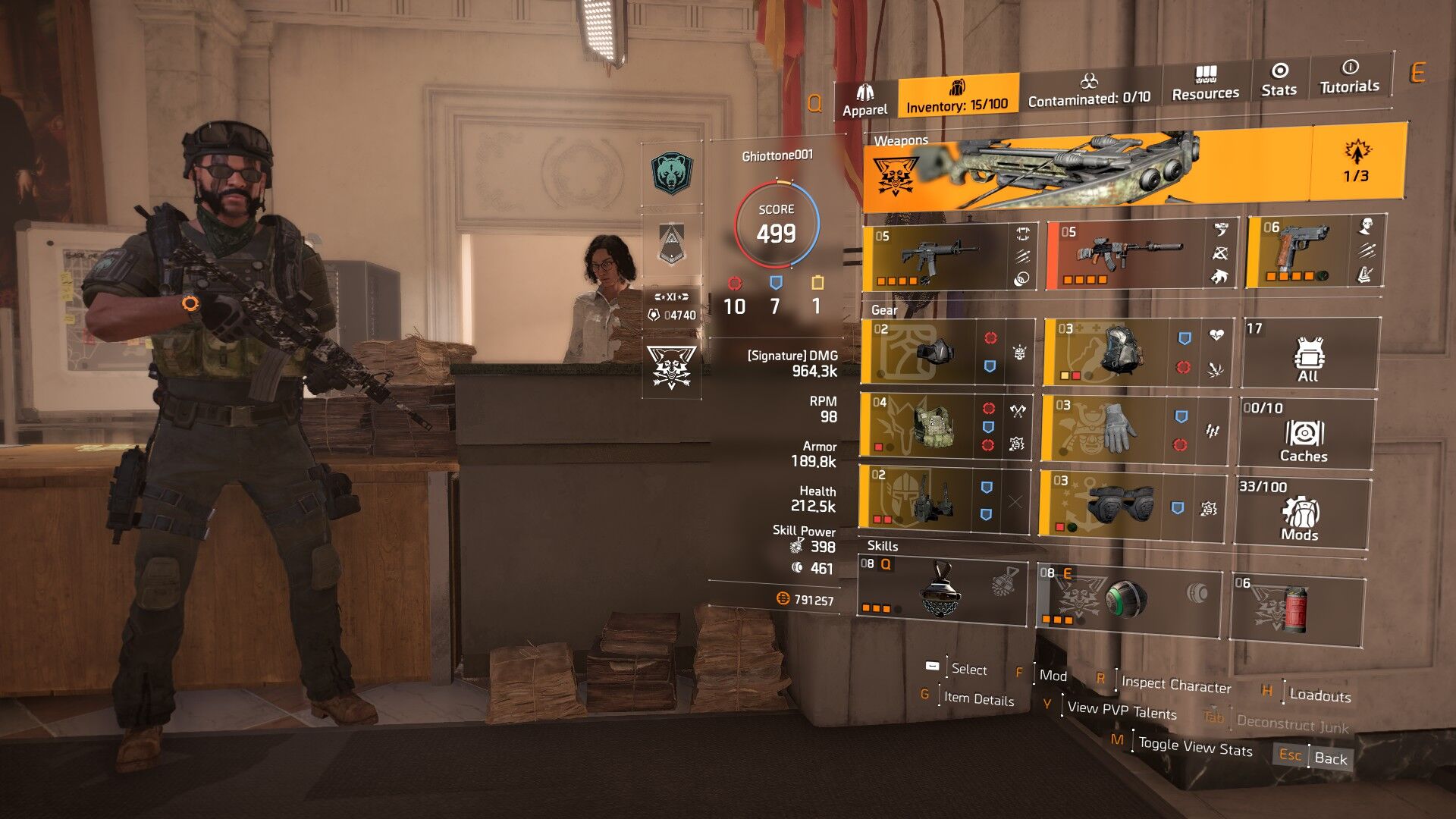Screen dimensions: 1456x819
Task: Switch to the Apparel tab
Action: pos(864,101)
